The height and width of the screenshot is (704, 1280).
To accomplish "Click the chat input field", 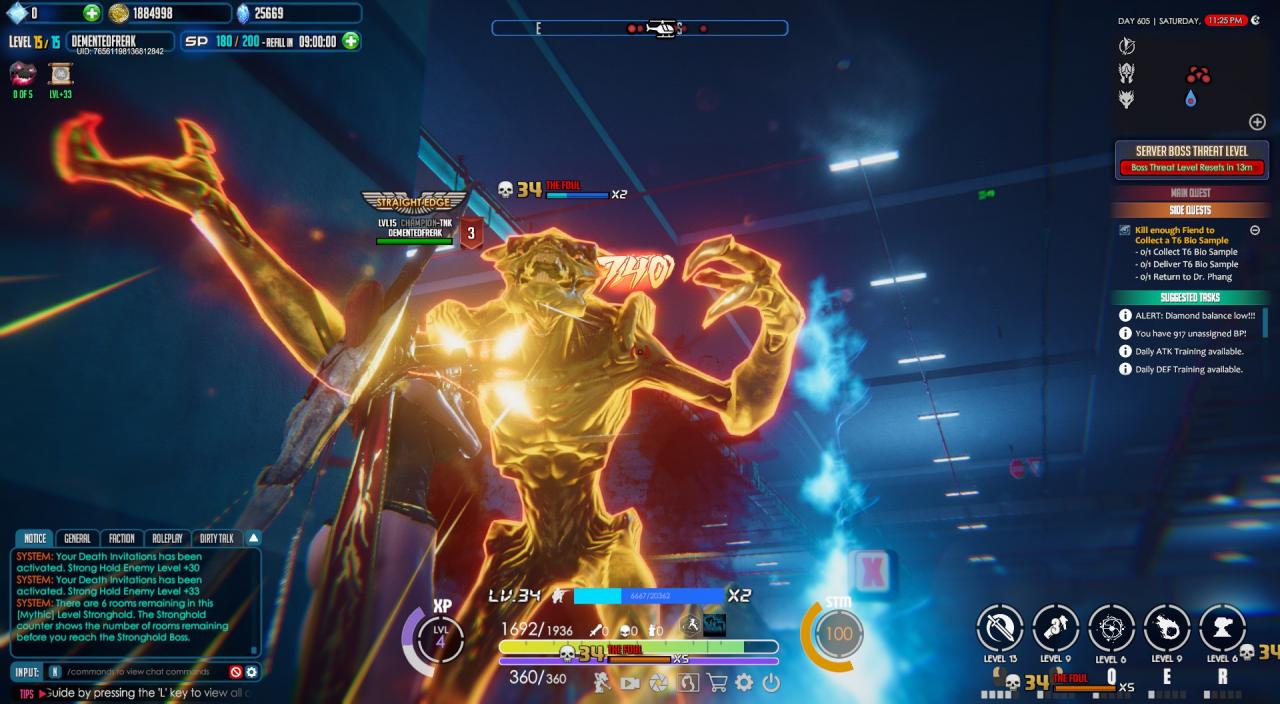I will point(140,672).
